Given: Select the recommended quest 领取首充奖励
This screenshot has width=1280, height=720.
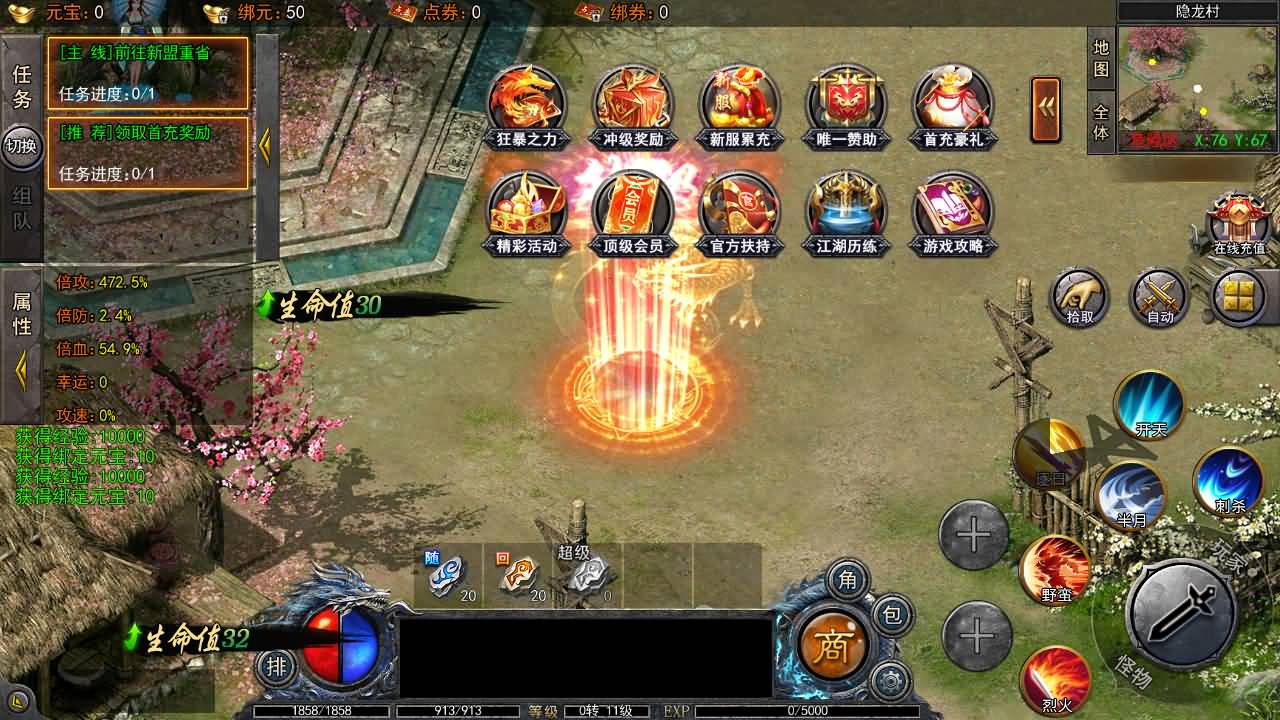Looking at the screenshot, I should pyautogui.click(x=147, y=153).
